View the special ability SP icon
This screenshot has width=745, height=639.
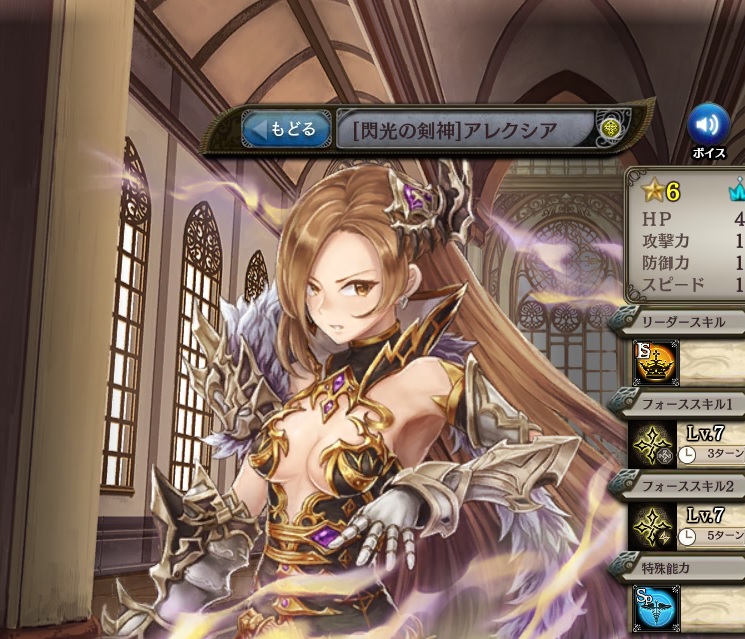[x=654, y=607]
